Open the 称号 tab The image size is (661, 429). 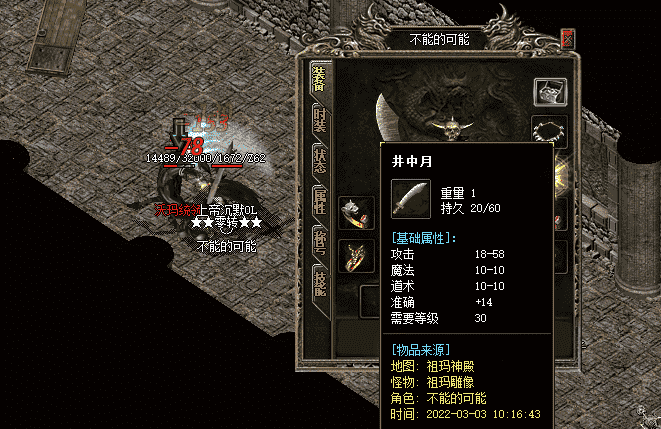pyautogui.click(x=320, y=238)
